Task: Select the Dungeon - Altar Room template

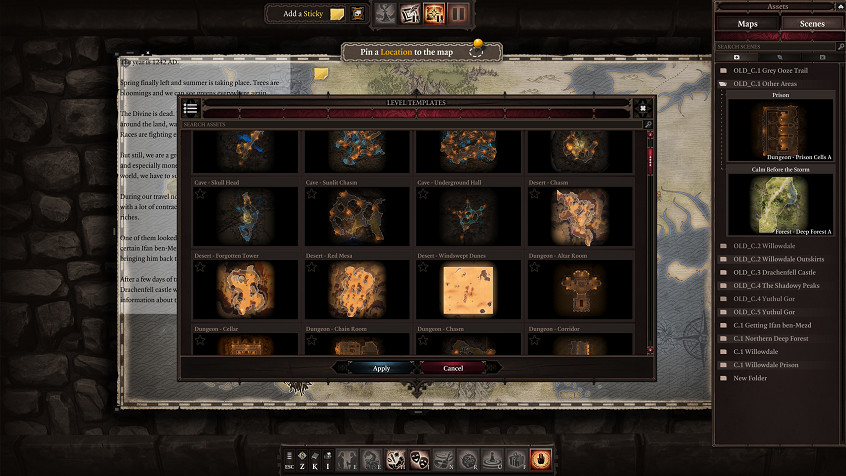Action: pos(580,291)
